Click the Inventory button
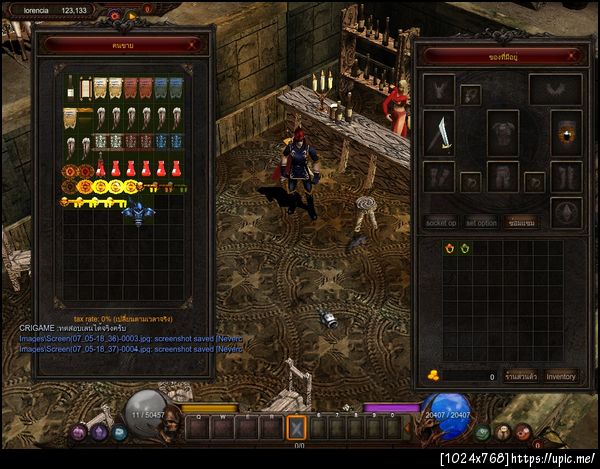The height and width of the screenshot is (469, 600). click(x=561, y=376)
